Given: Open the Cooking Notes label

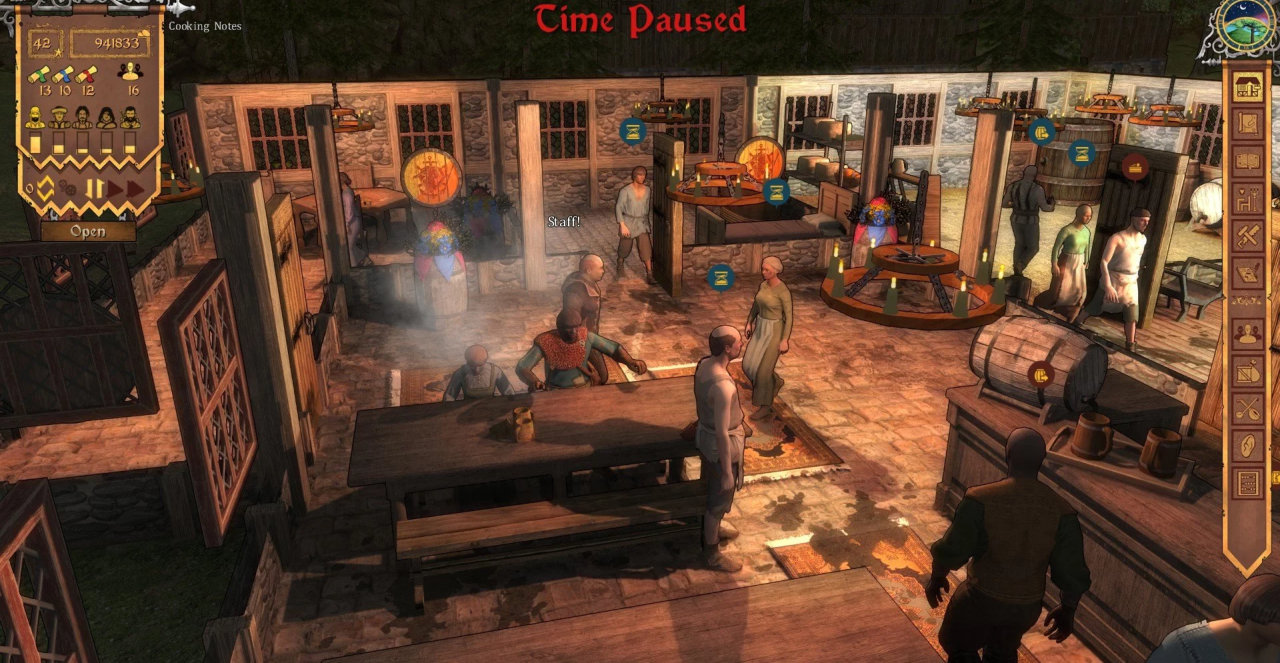Looking at the screenshot, I should [x=204, y=26].
